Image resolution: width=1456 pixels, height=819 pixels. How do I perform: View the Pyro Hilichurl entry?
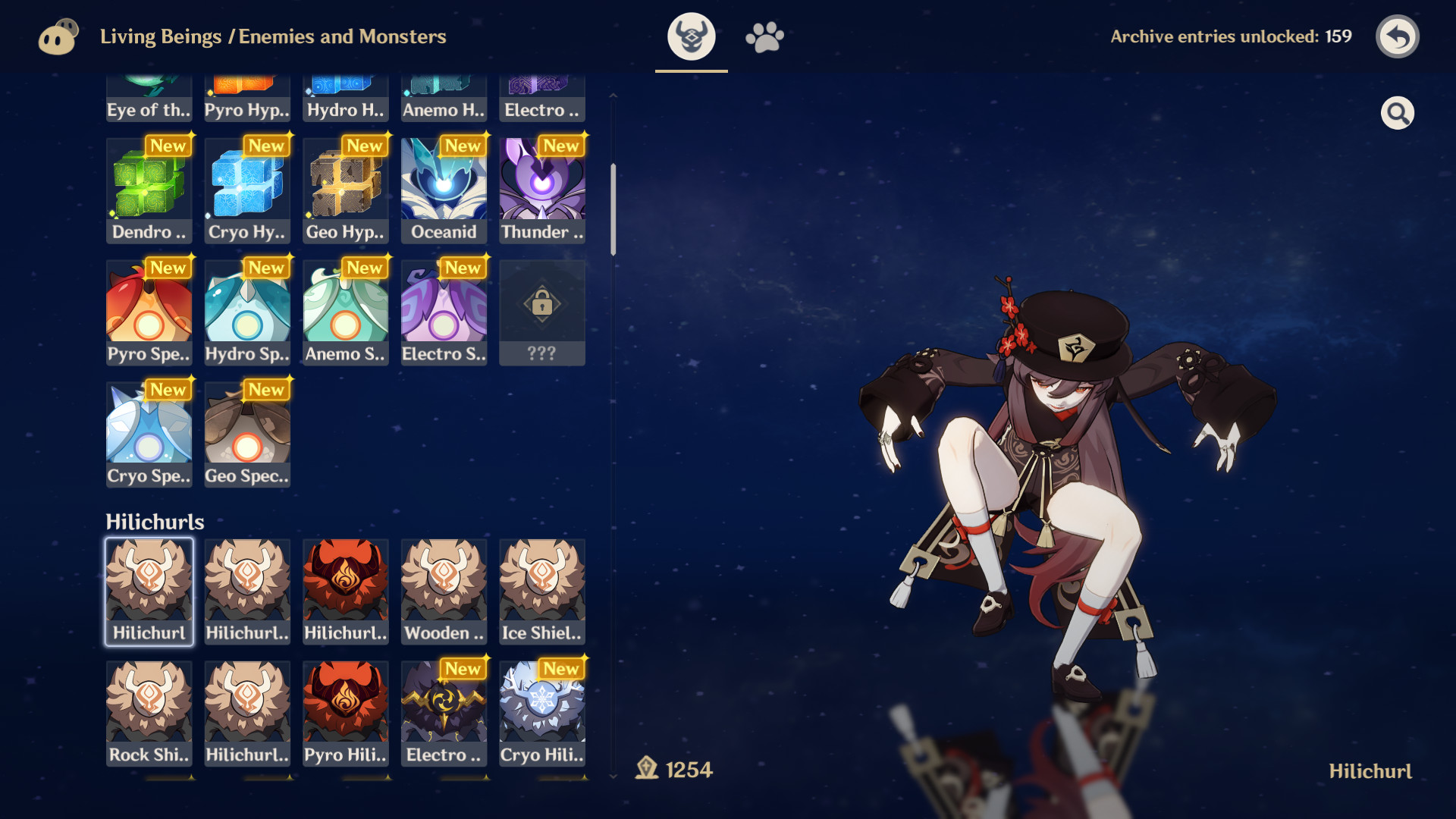tap(345, 713)
